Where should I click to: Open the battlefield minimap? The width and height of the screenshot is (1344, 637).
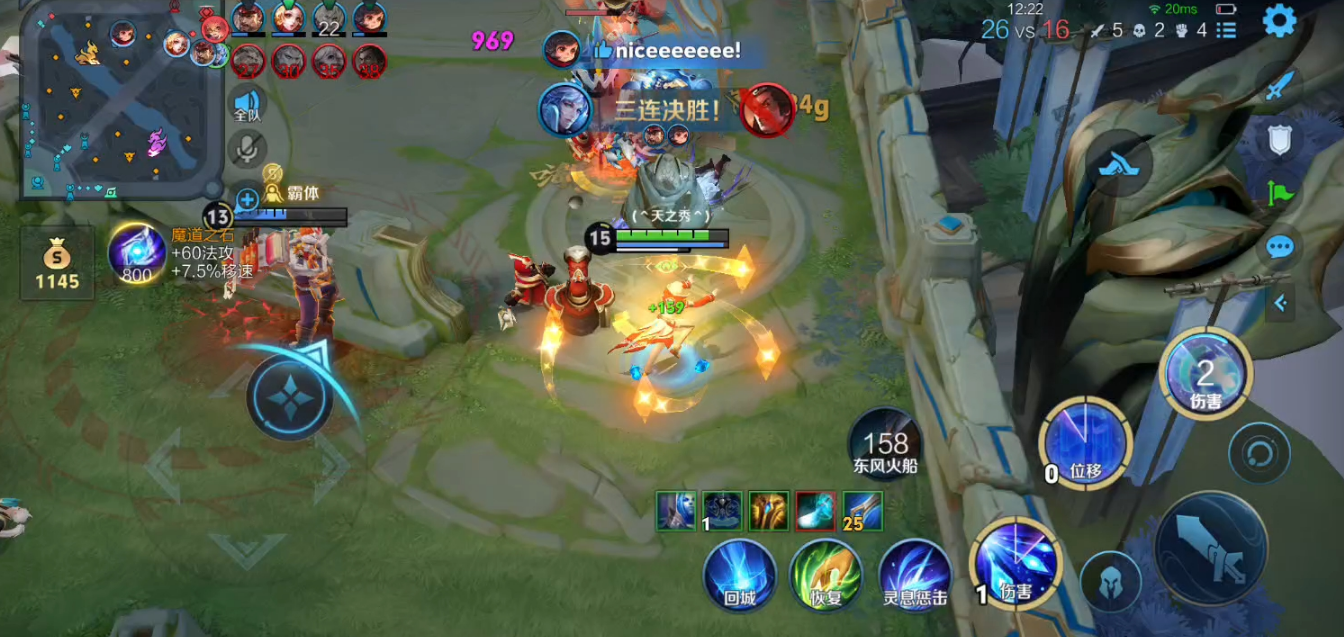pos(118,100)
